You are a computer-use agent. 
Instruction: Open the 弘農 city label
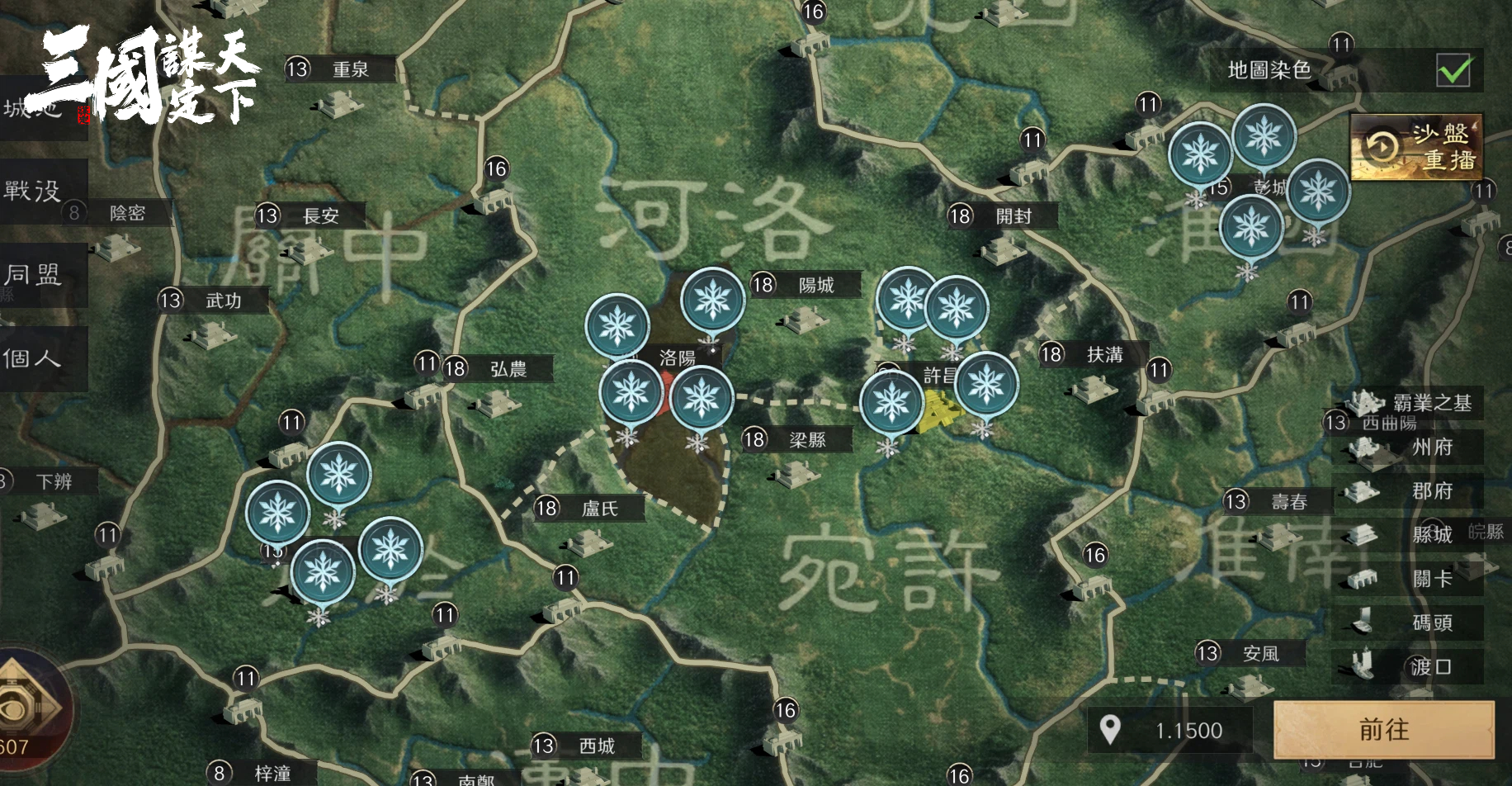(508, 369)
